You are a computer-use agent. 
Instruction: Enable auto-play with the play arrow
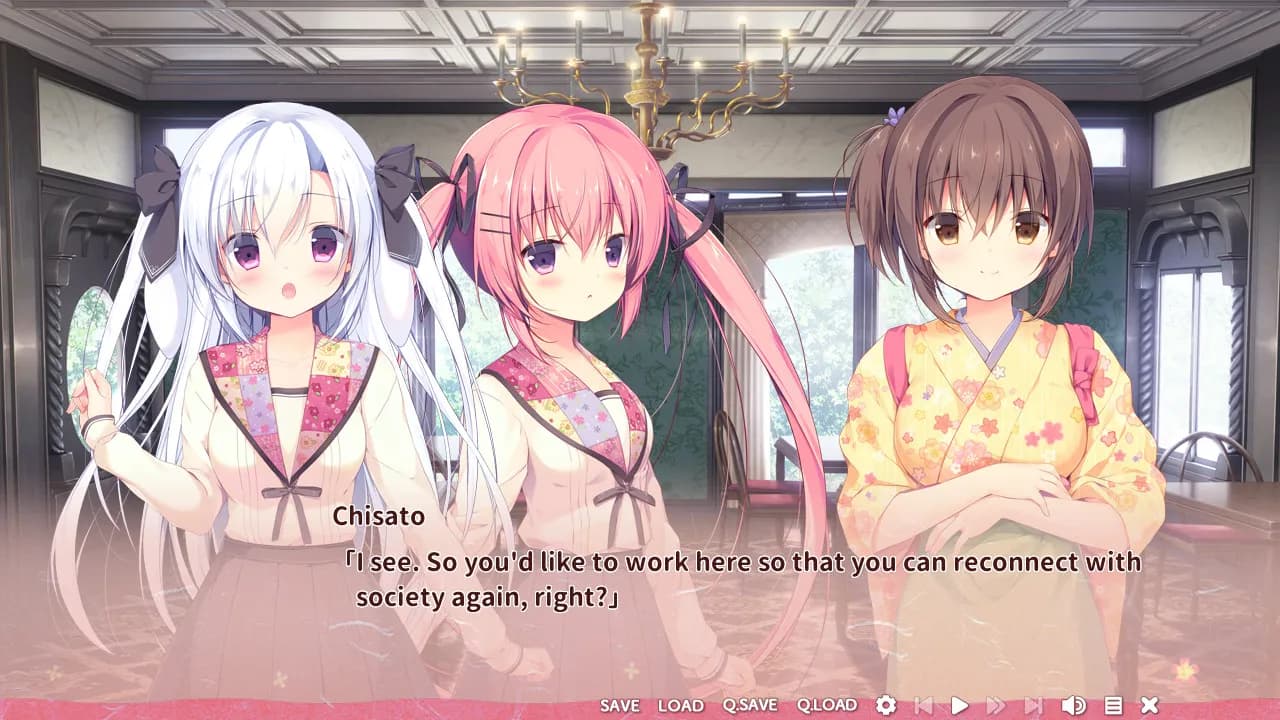point(959,705)
